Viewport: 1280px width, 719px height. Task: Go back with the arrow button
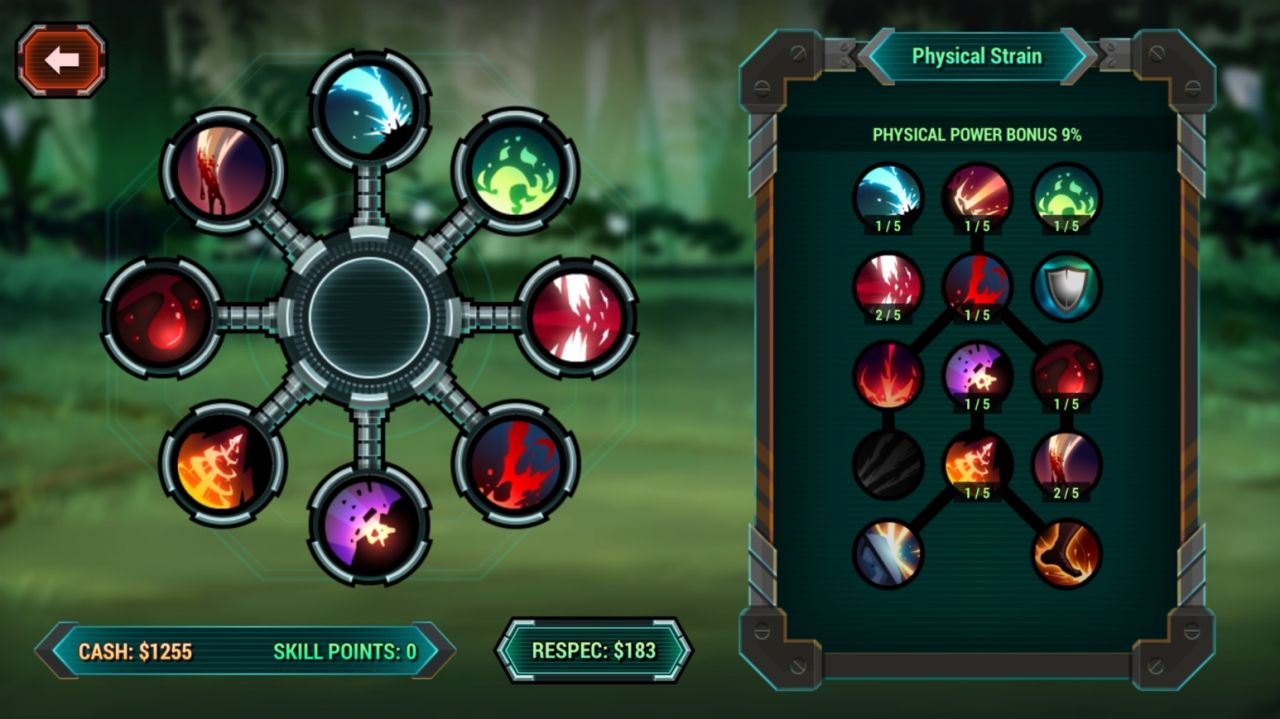(61, 61)
